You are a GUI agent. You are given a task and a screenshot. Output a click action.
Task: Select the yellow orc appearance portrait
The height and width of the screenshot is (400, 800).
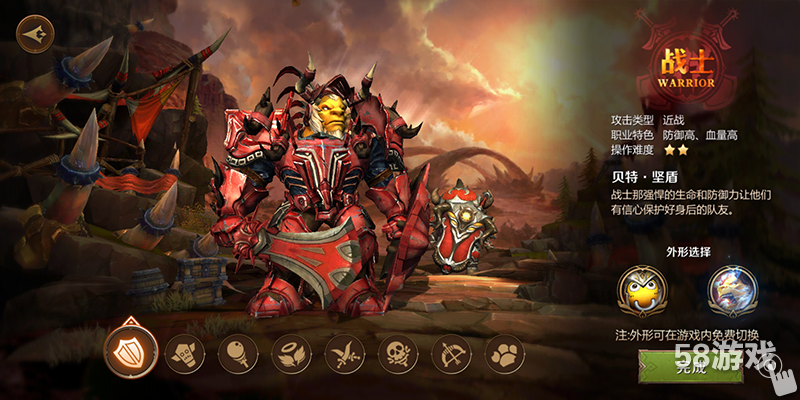pos(645,289)
